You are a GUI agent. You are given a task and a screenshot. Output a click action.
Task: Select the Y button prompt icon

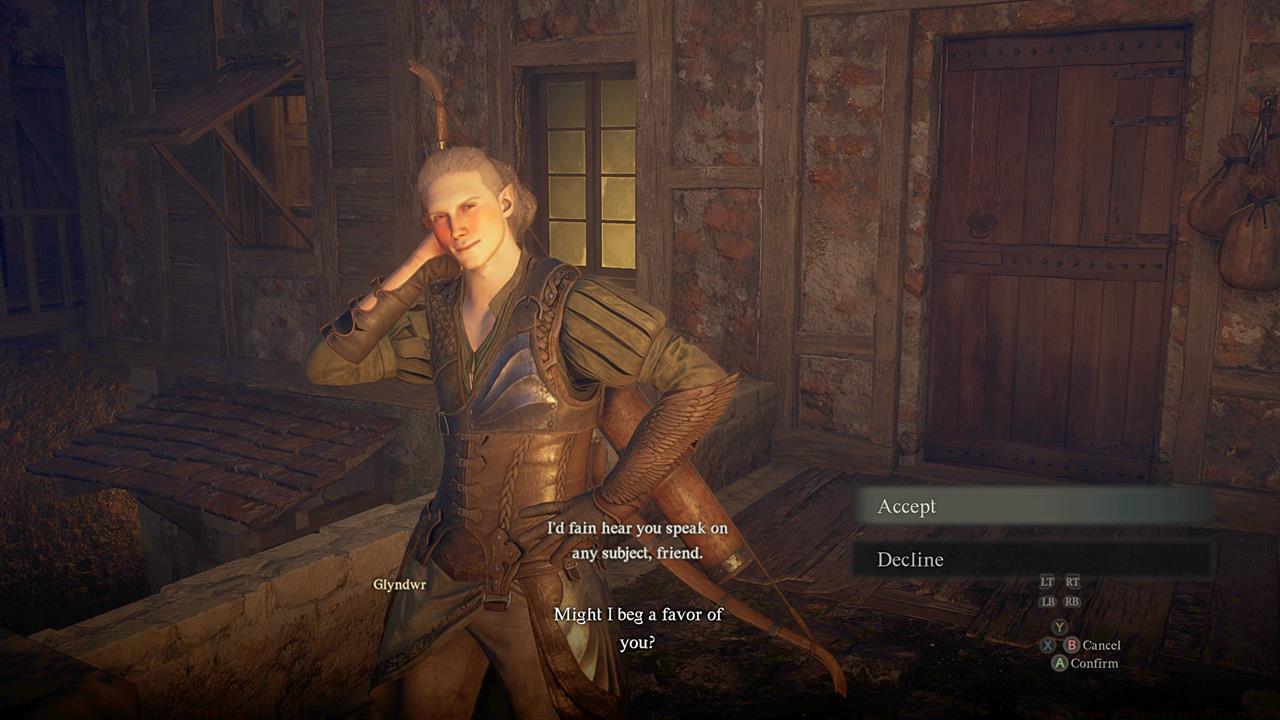click(1061, 626)
